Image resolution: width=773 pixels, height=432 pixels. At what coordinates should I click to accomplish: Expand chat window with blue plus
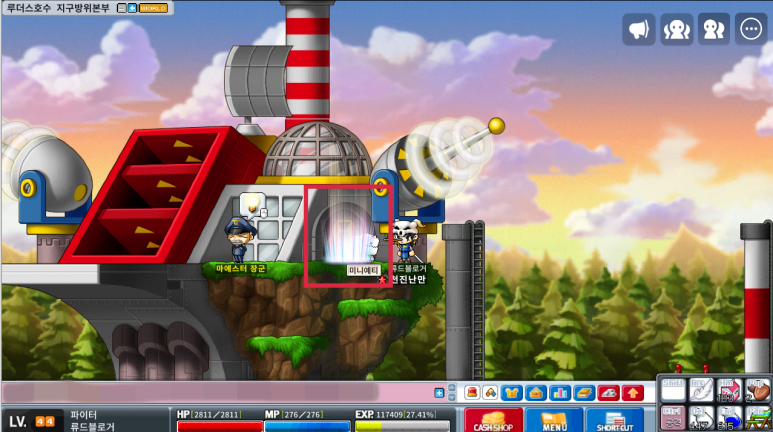[439, 393]
